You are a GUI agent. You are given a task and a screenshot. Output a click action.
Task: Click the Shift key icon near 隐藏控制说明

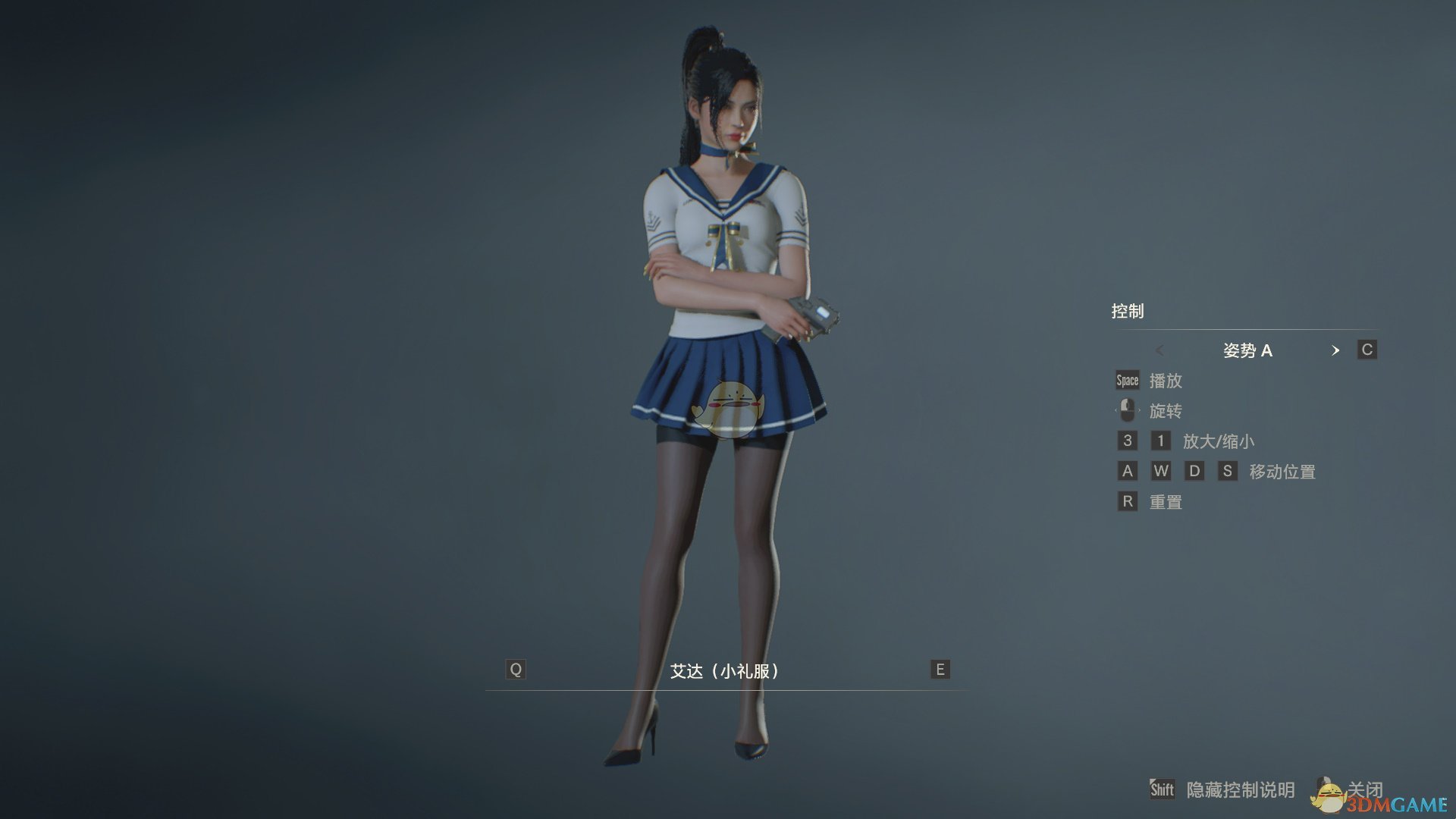point(1161,789)
